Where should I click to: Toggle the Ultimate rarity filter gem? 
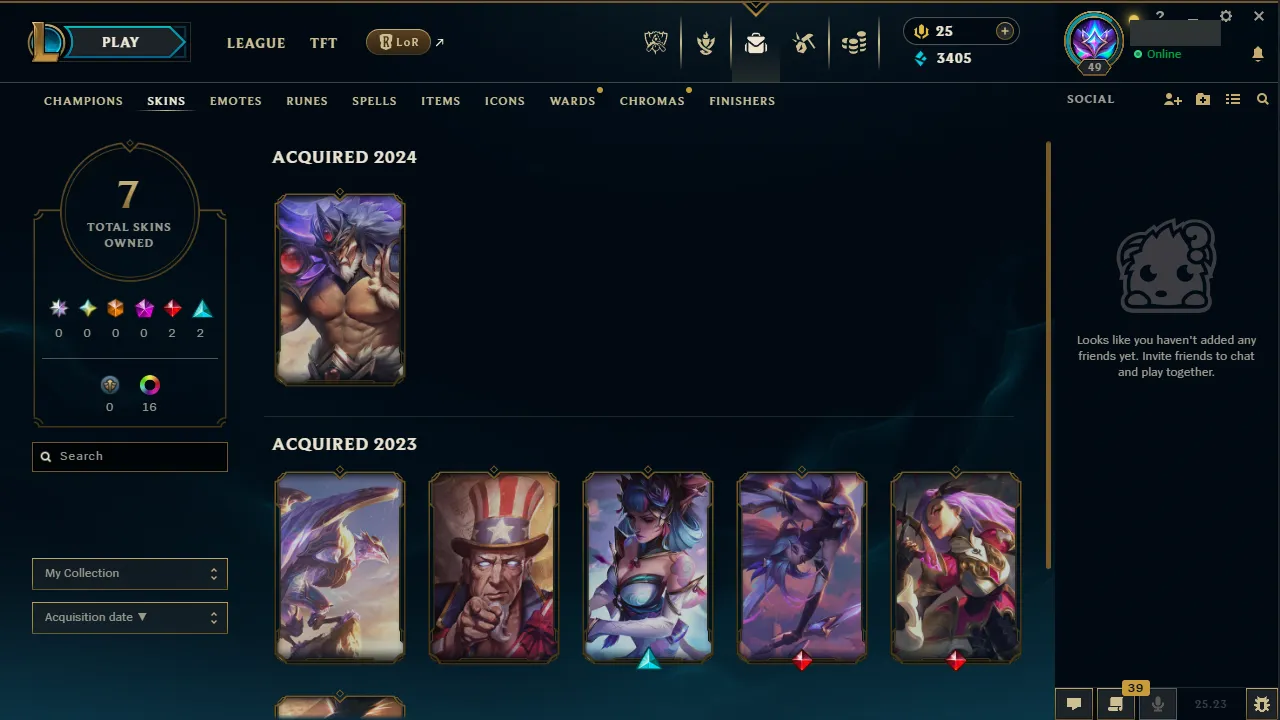58,308
